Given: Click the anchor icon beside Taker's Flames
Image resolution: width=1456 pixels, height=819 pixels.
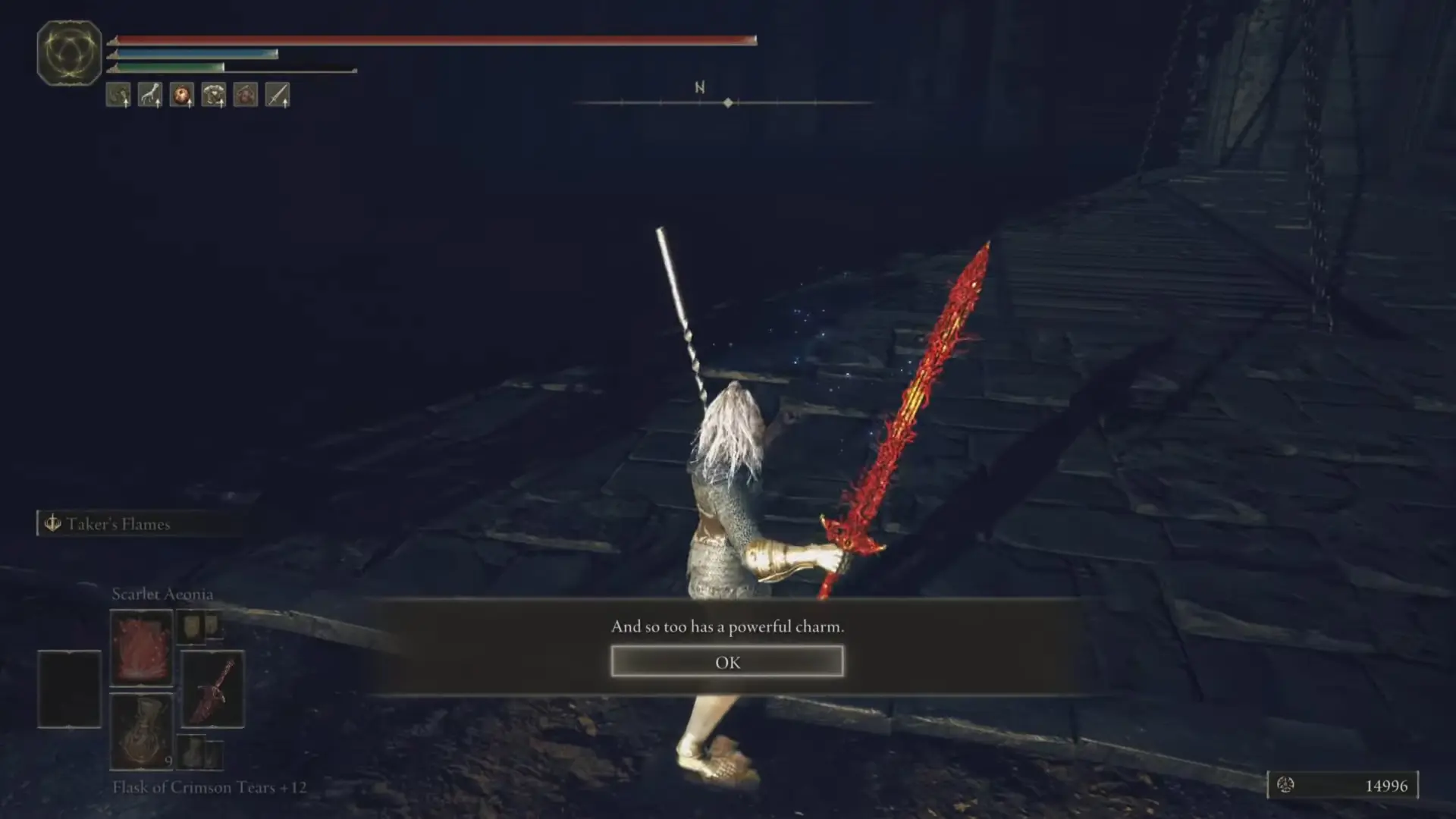Looking at the screenshot, I should pyautogui.click(x=52, y=523).
